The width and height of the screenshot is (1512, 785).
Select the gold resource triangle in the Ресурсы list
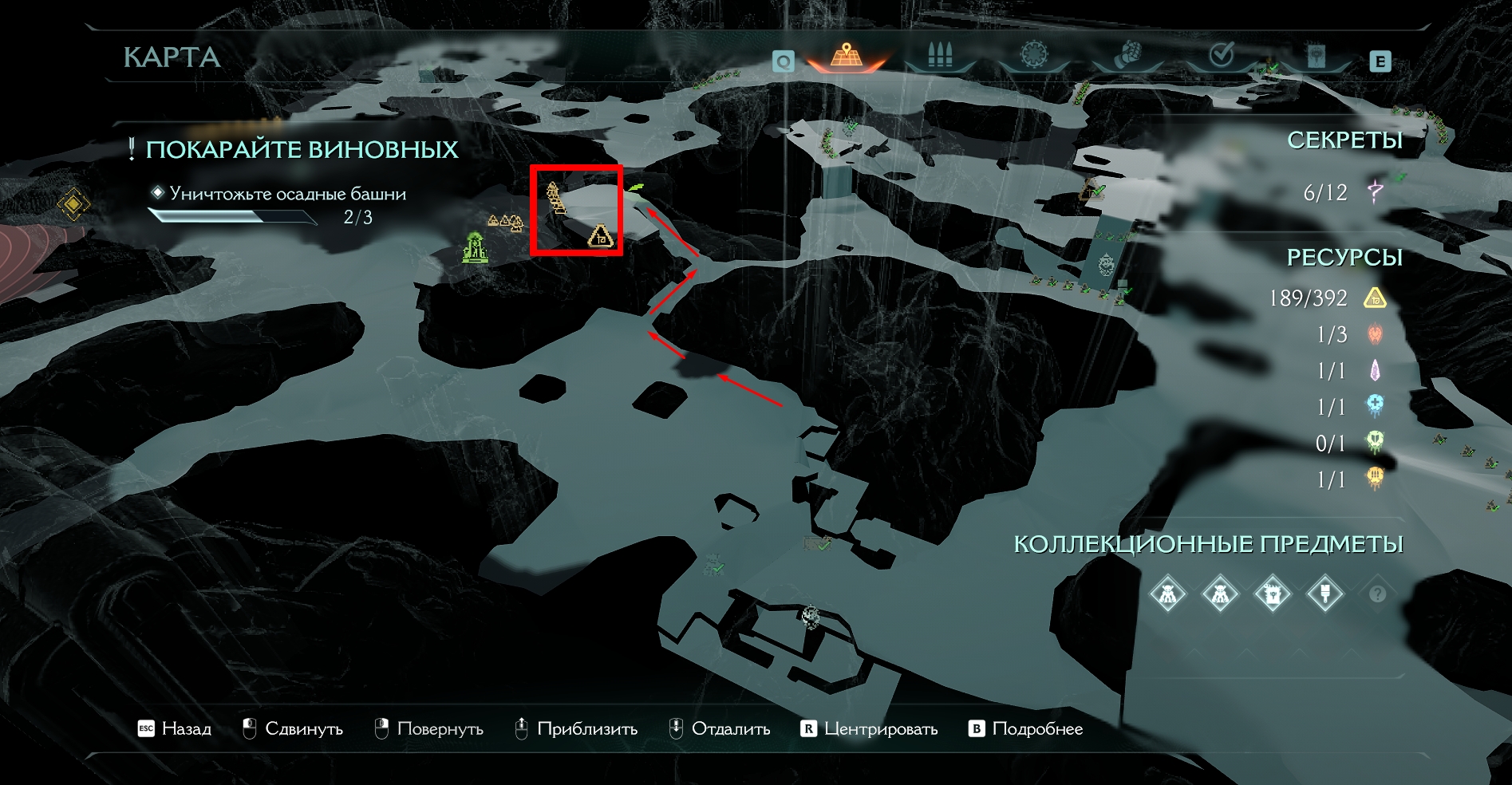tap(1375, 298)
